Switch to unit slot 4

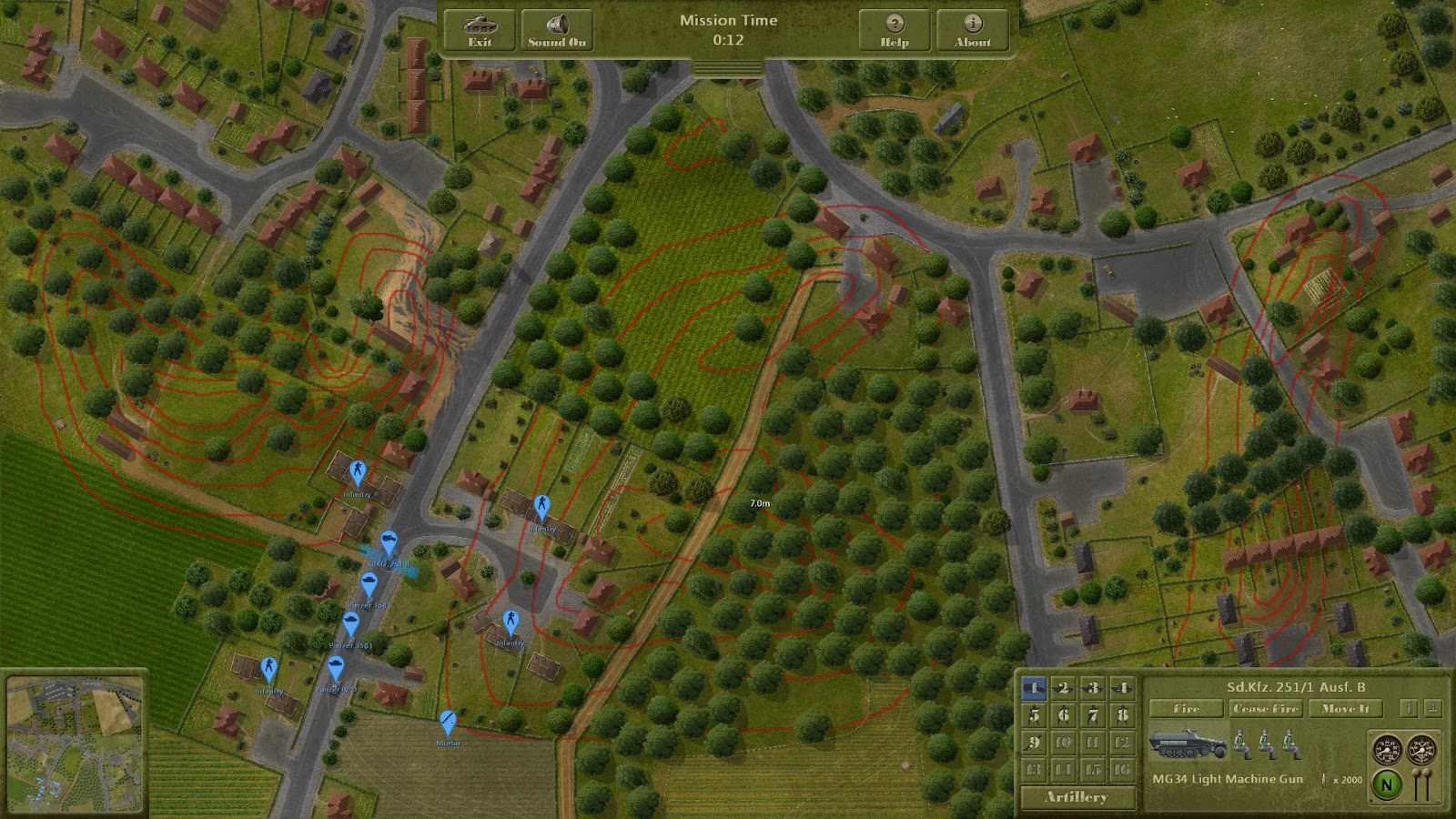[x=1124, y=687]
